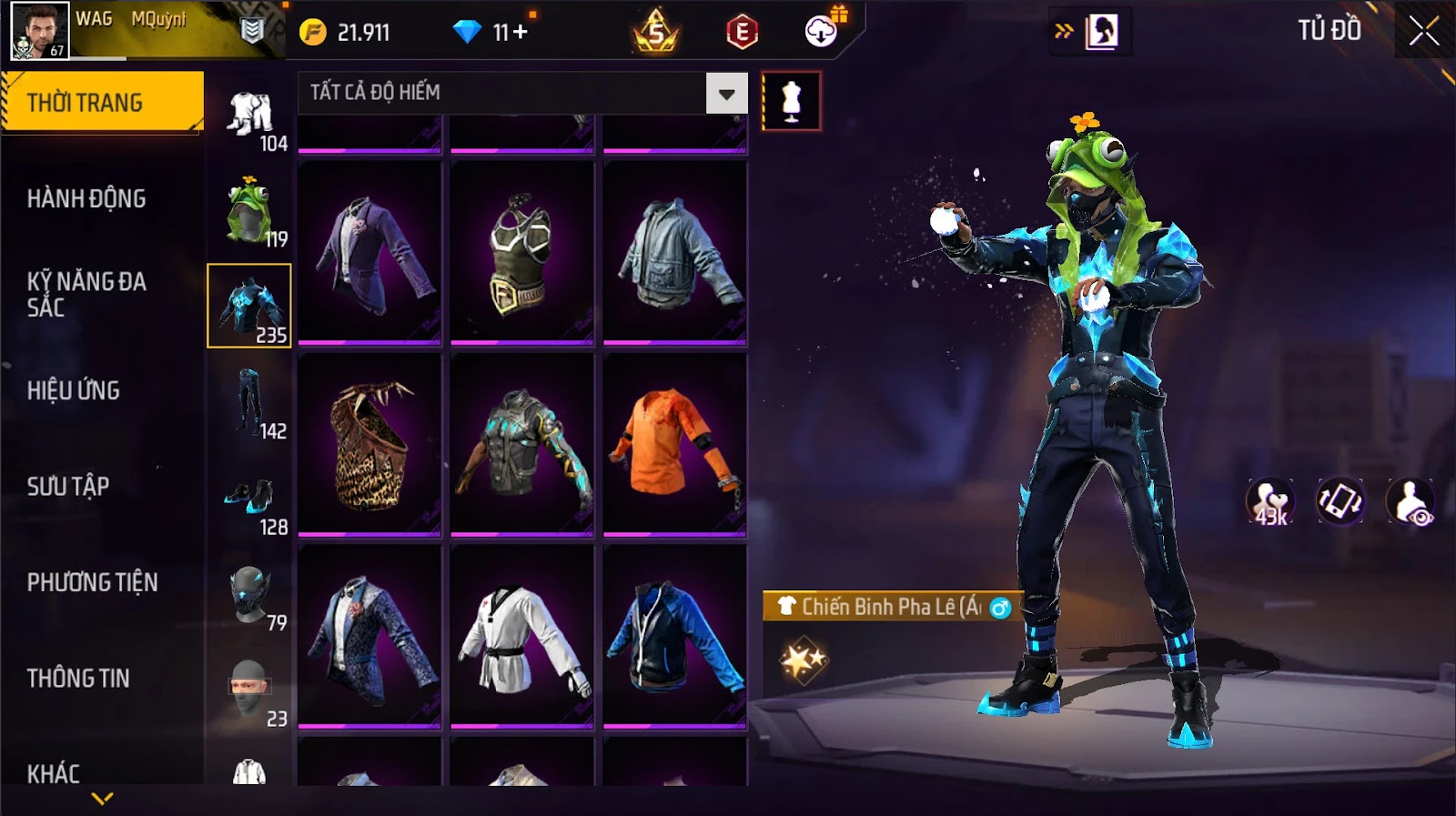The image size is (1456, 816).
Task: Go to the Phương Tiện section
Action: (x=92, y=582)
